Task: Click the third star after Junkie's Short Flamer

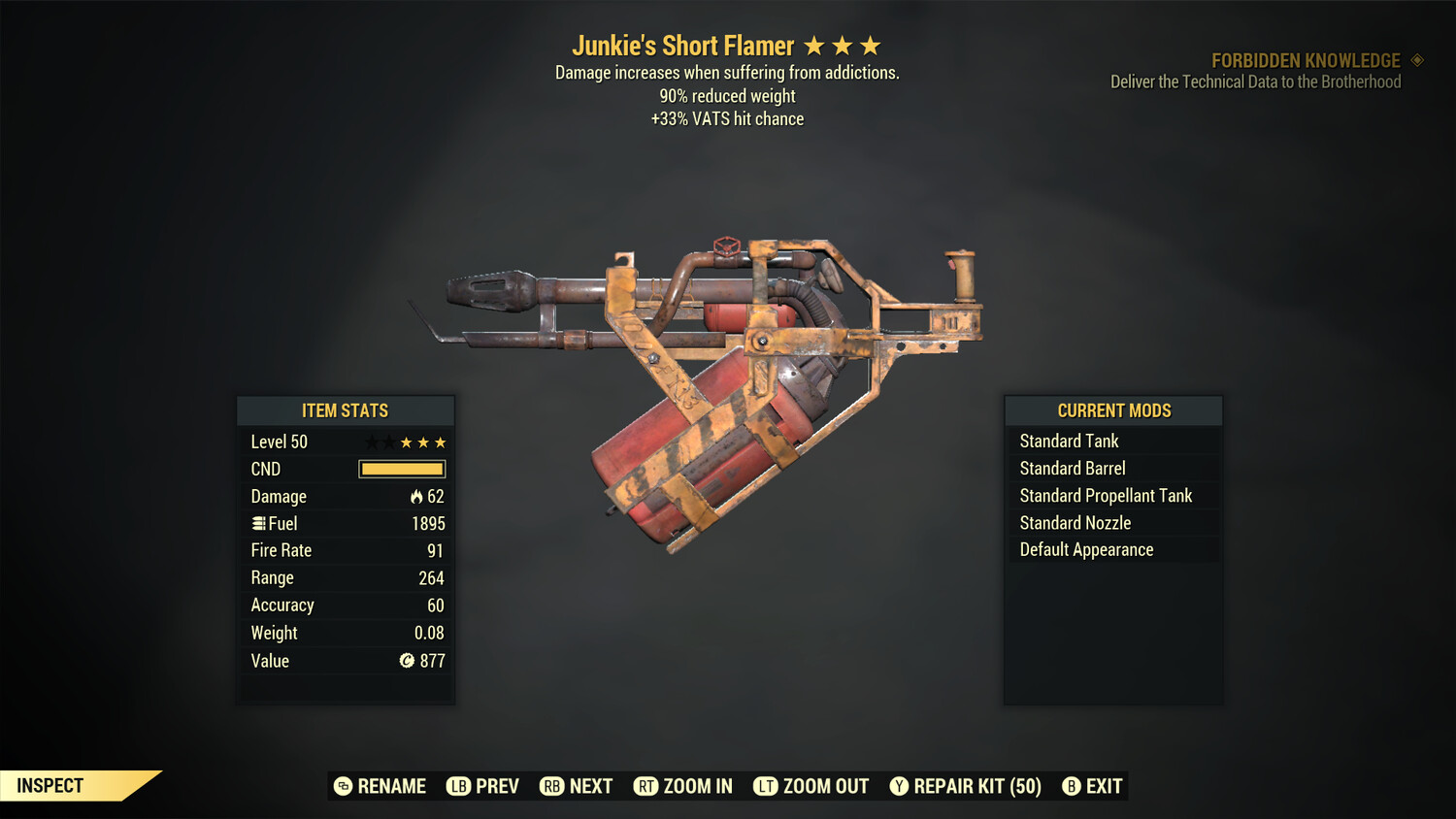Action: 868,45
